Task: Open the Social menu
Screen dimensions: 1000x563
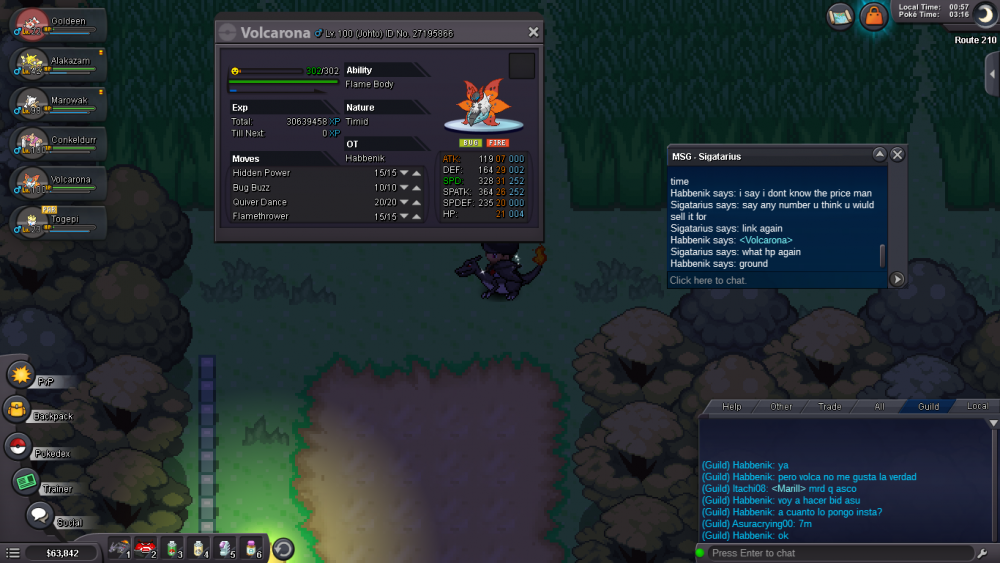Action: (39, 515)
